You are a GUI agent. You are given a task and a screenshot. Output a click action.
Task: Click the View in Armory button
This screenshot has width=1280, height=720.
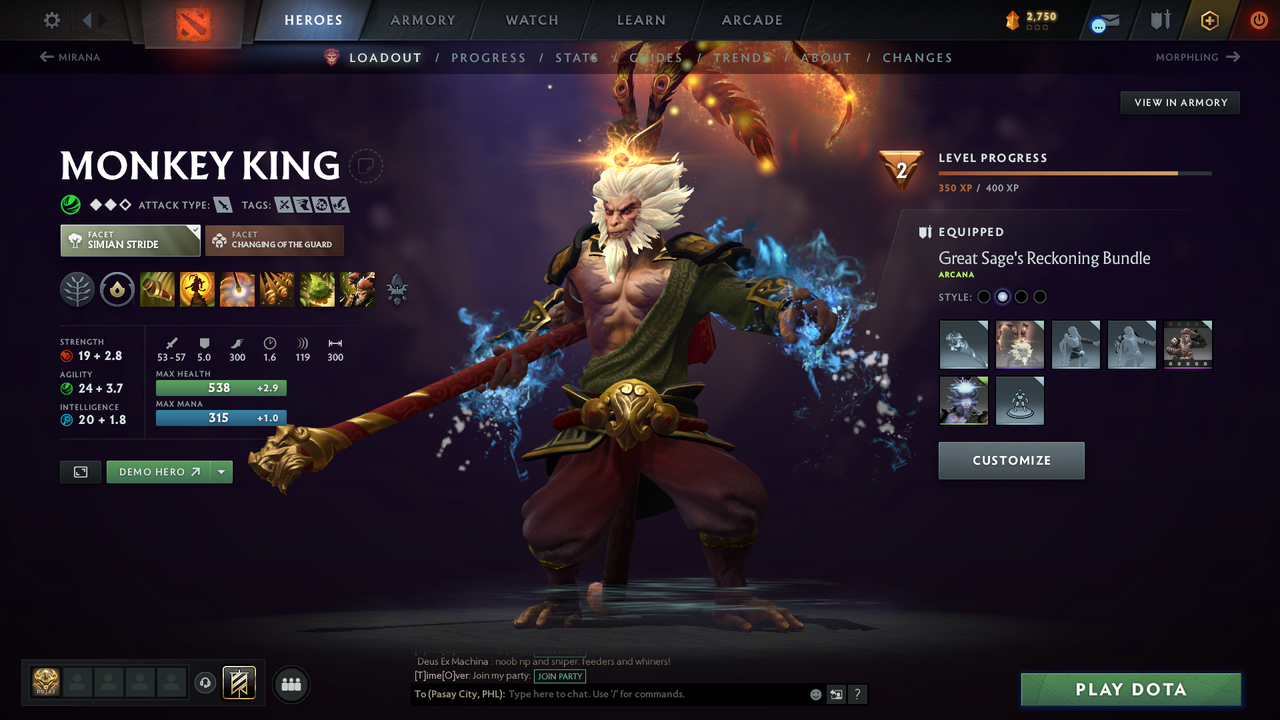pos(1179,102)
